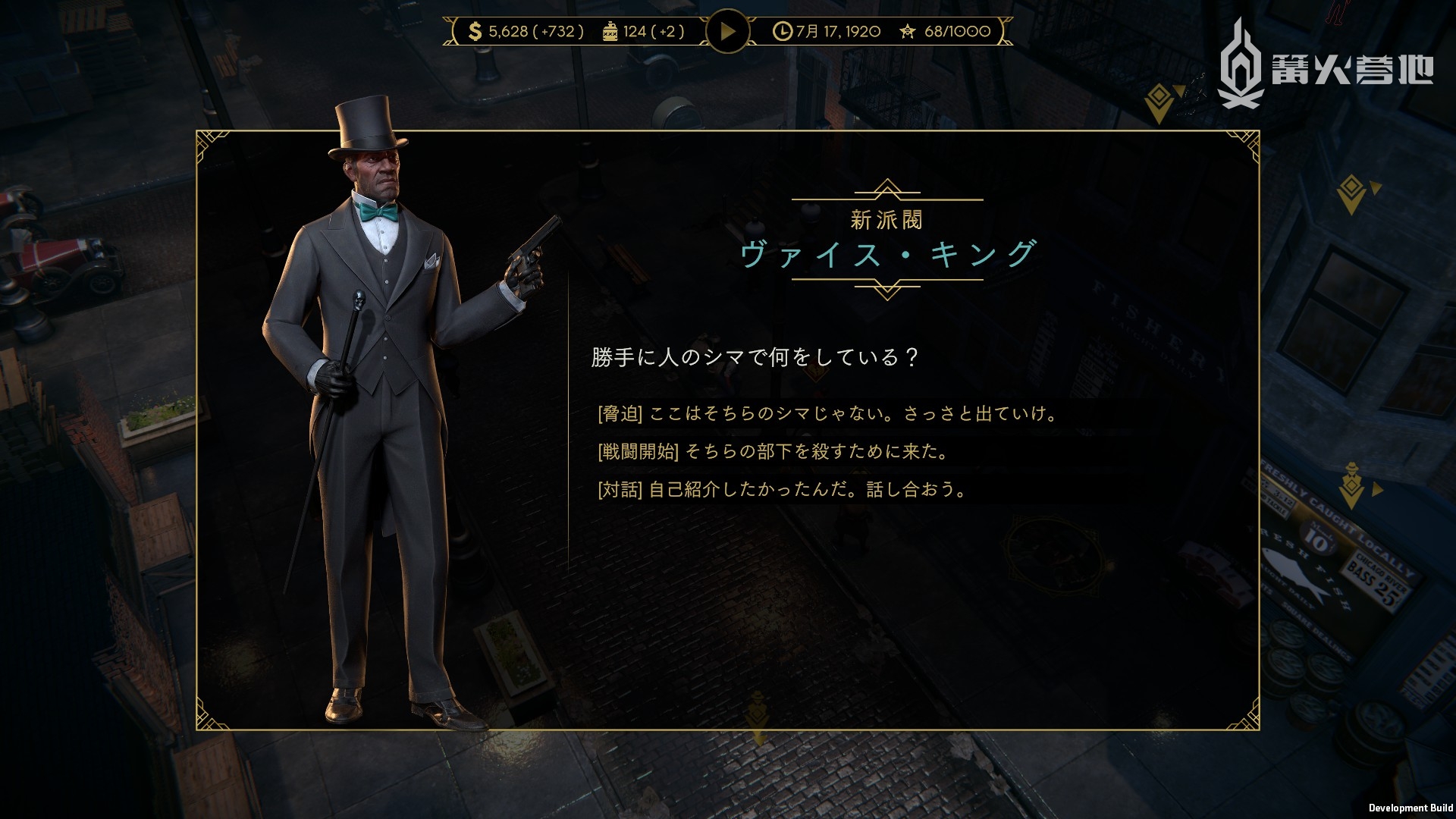
Task: Pick the [対話] talk dialogue option
Action: click(783, 489)
